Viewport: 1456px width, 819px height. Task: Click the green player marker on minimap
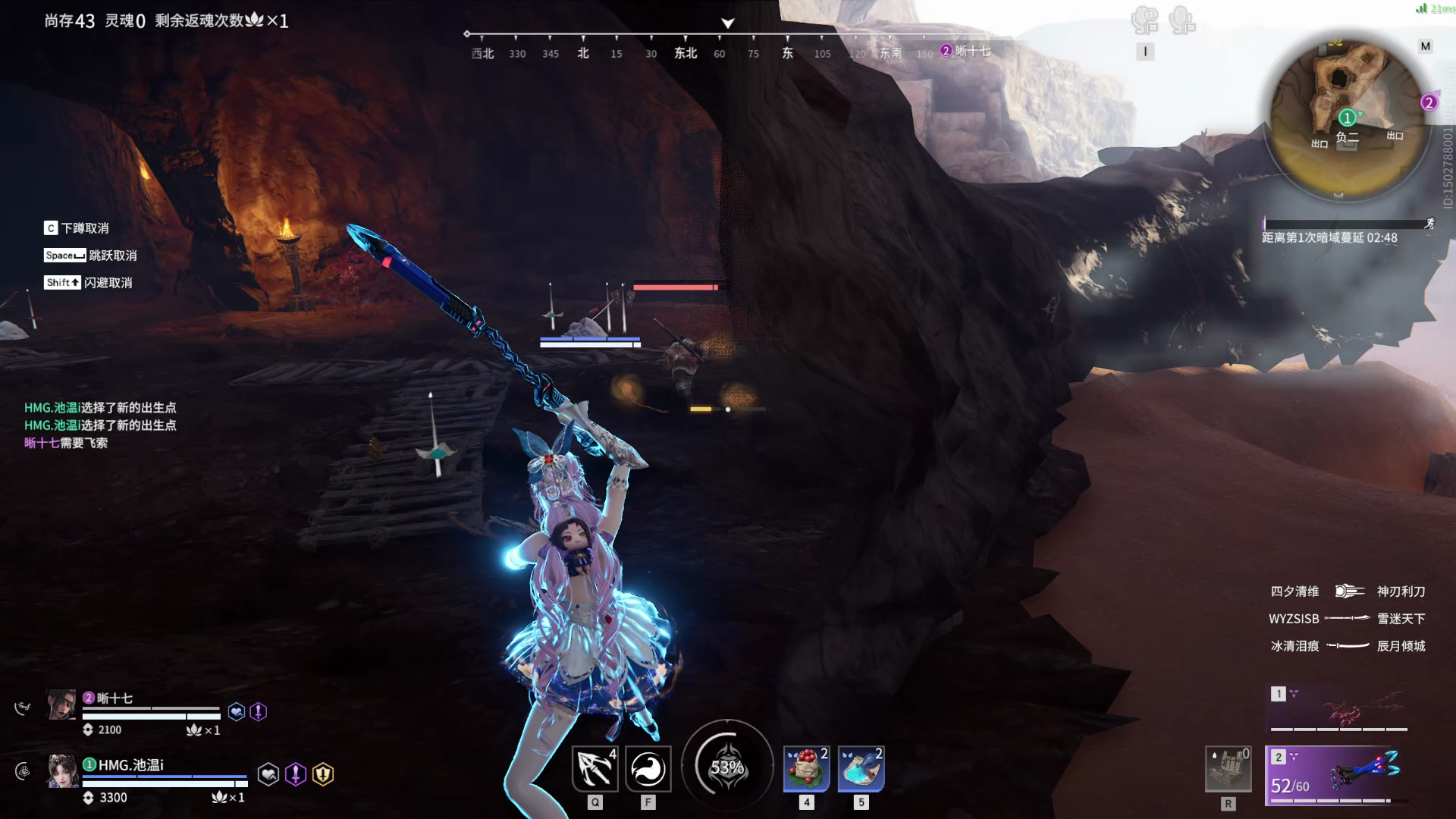coord(1347,118)
